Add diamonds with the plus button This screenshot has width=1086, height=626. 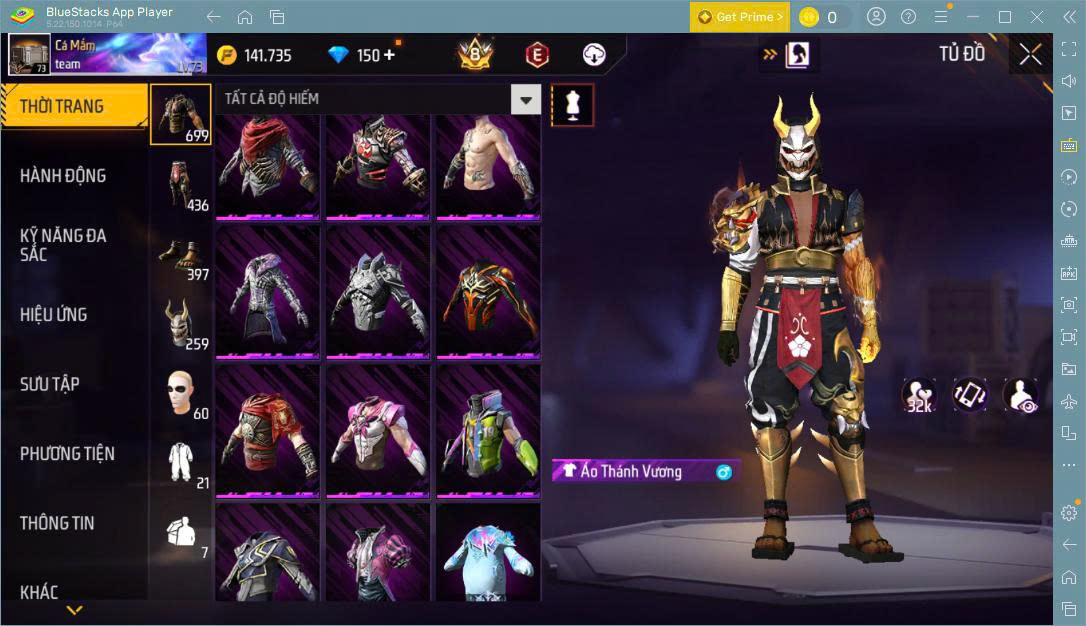coord(388,55)
